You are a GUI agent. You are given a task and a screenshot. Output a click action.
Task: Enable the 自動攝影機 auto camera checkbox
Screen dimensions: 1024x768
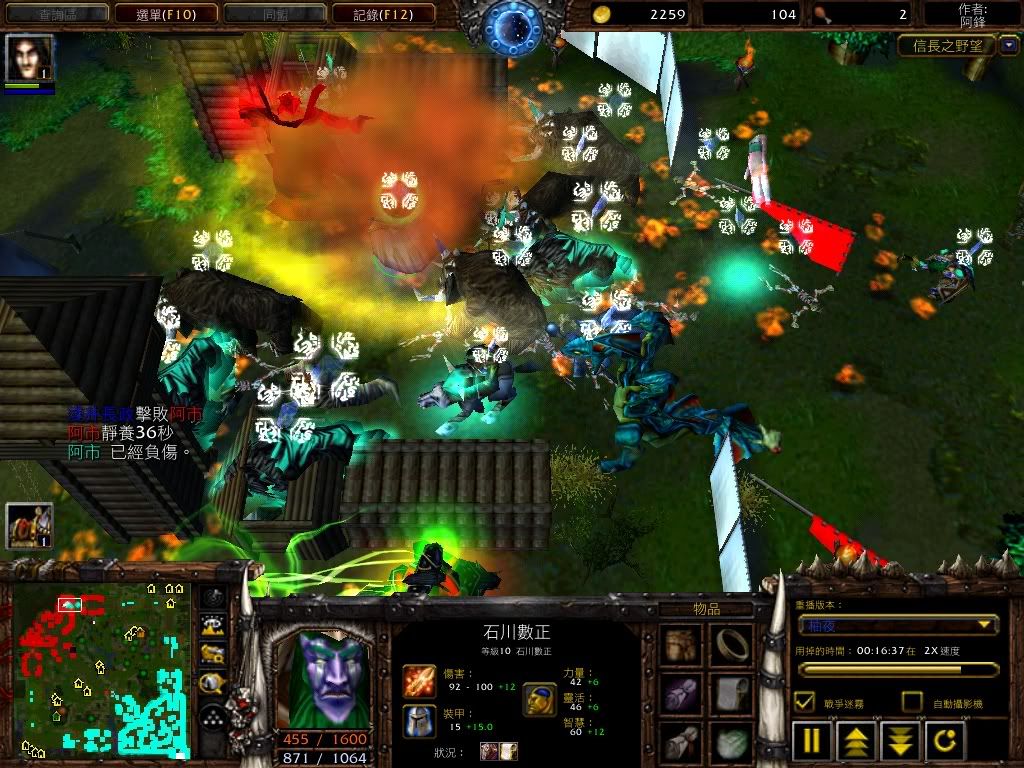coord(911,702)
